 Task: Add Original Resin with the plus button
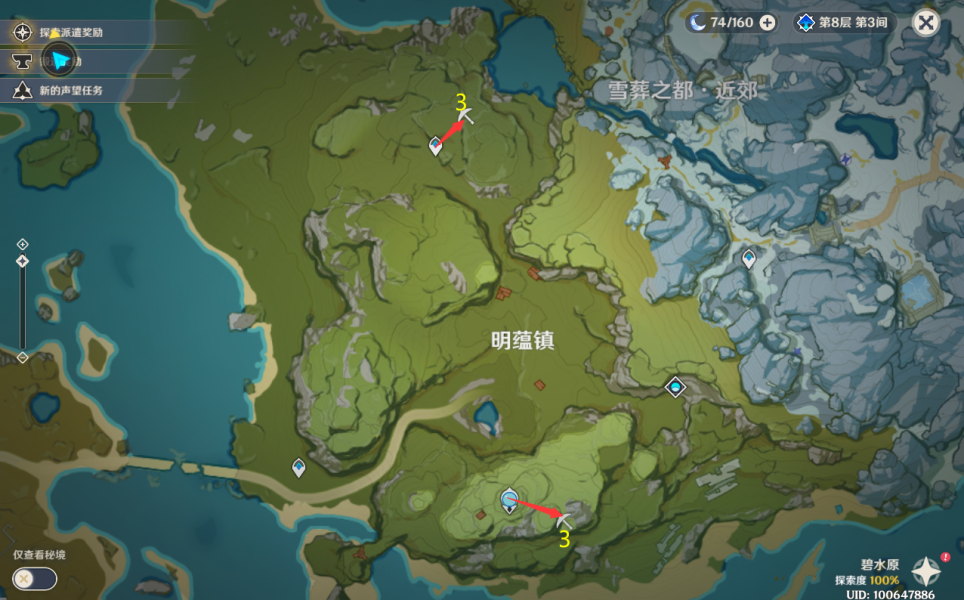767,22
